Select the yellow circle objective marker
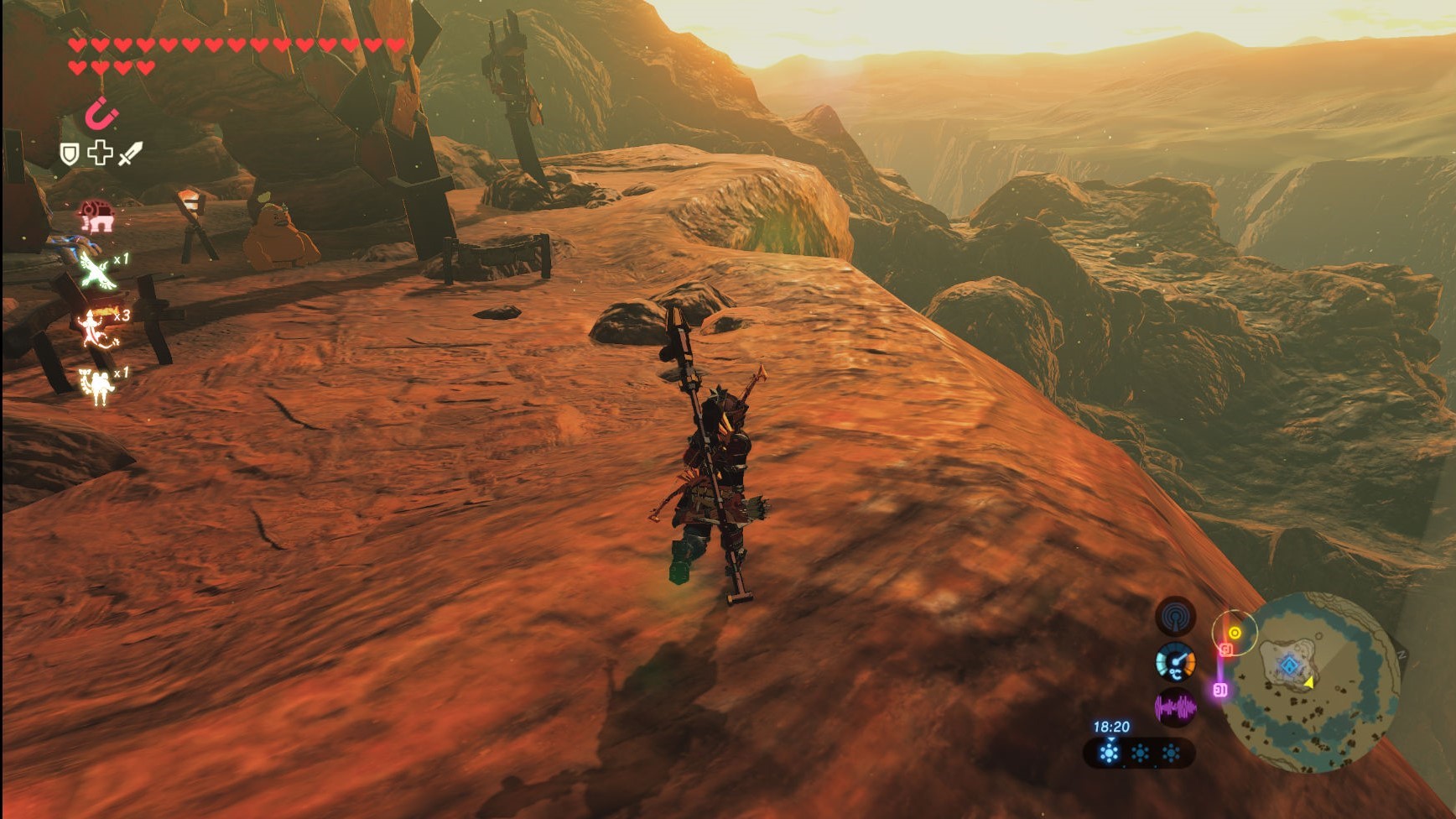This screenshot has width=1456, height=819. (1235, 633)
